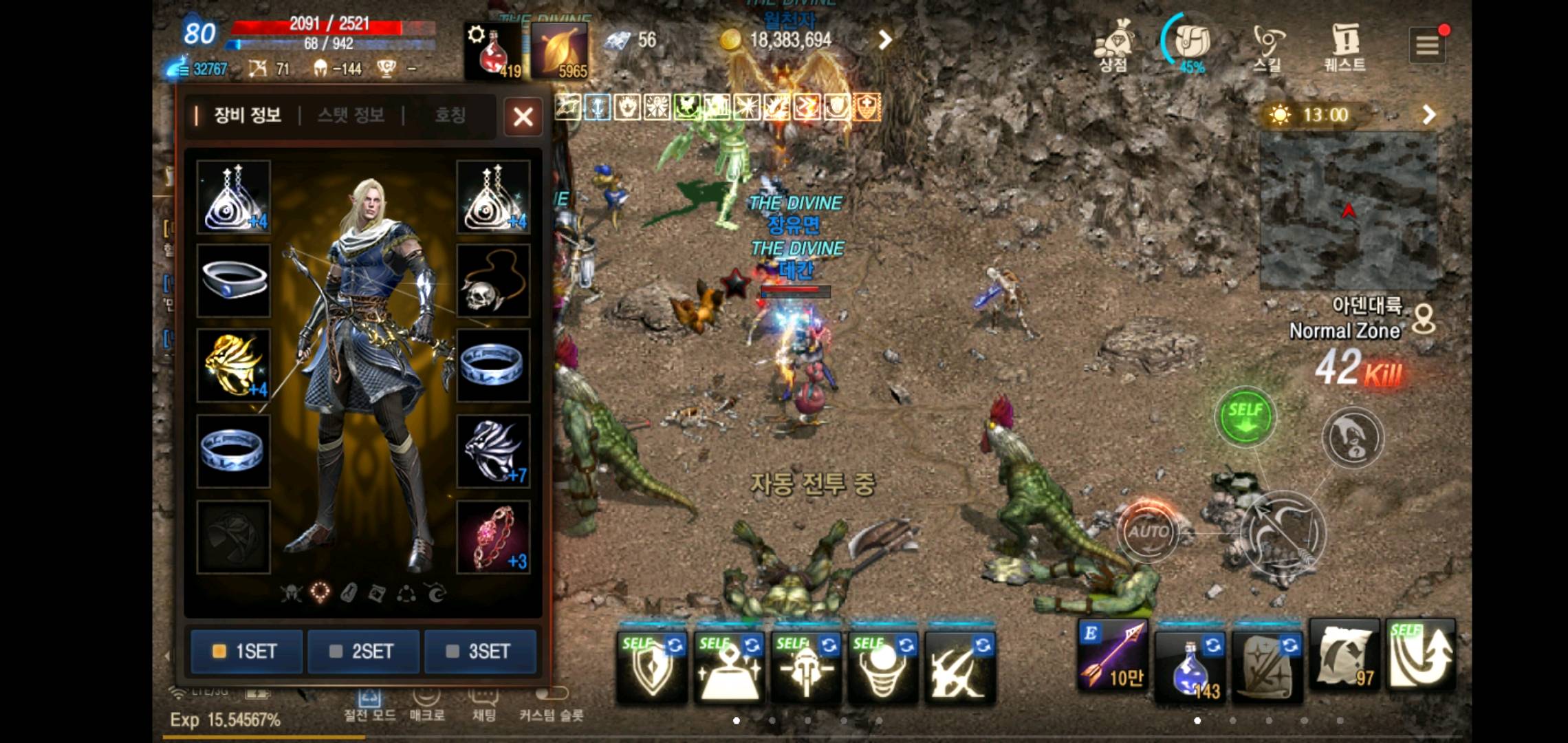The width and height of the screenshot is (1568, 743).
Task: Select the golden glove +4 slot
Action: pos(233,365)
